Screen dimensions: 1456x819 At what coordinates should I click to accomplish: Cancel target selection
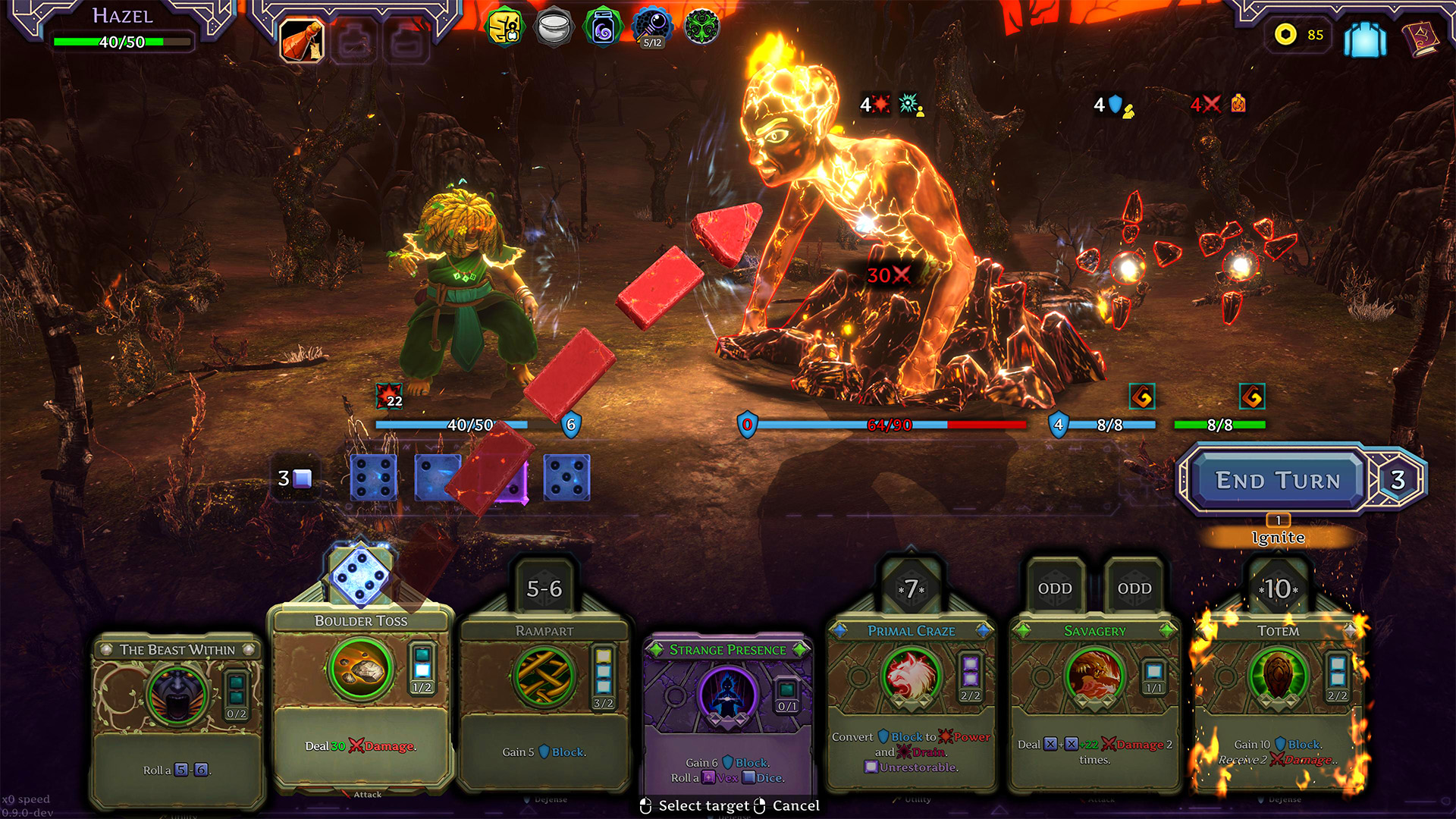coord(795,805)
